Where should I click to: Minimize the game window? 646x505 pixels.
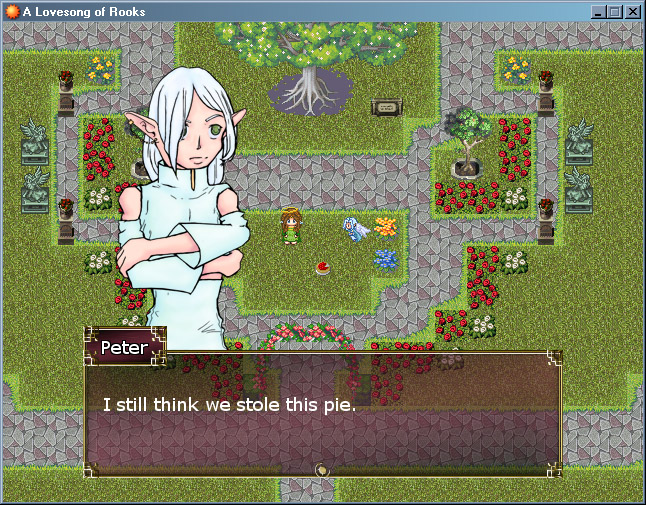(x=598, y=12)
